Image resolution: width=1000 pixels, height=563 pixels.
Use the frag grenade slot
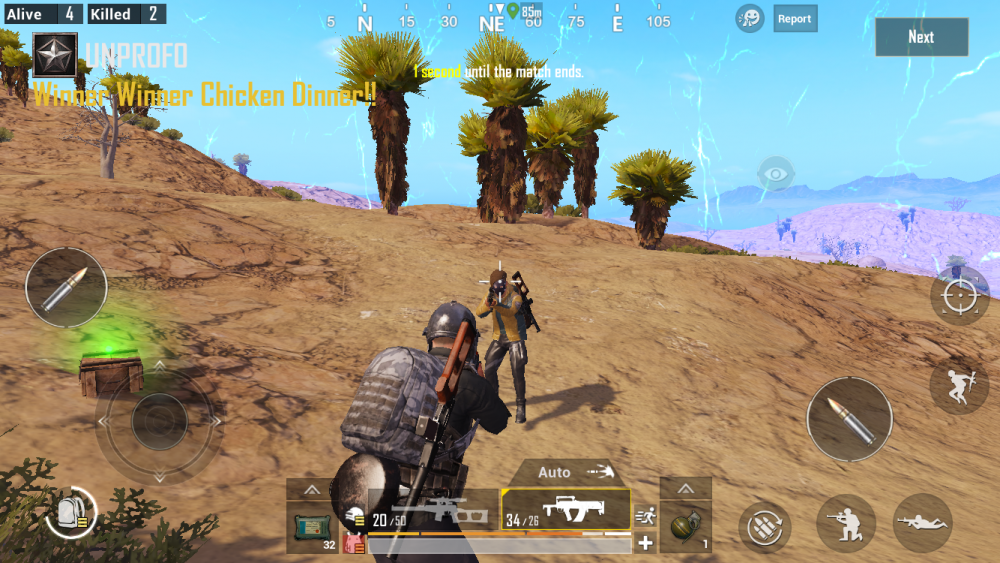tap(685, 526)
